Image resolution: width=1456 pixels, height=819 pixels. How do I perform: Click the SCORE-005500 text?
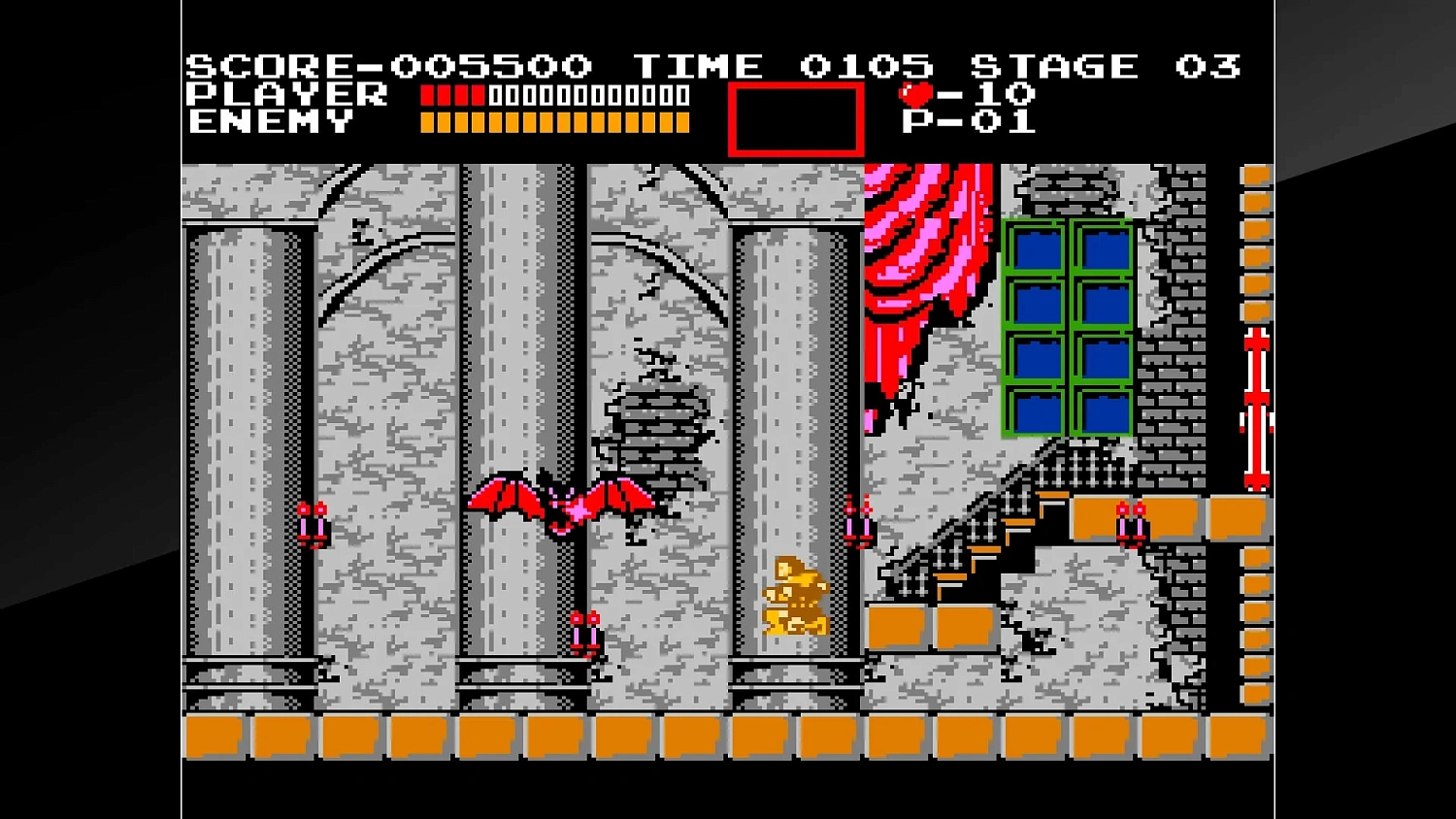388,64
